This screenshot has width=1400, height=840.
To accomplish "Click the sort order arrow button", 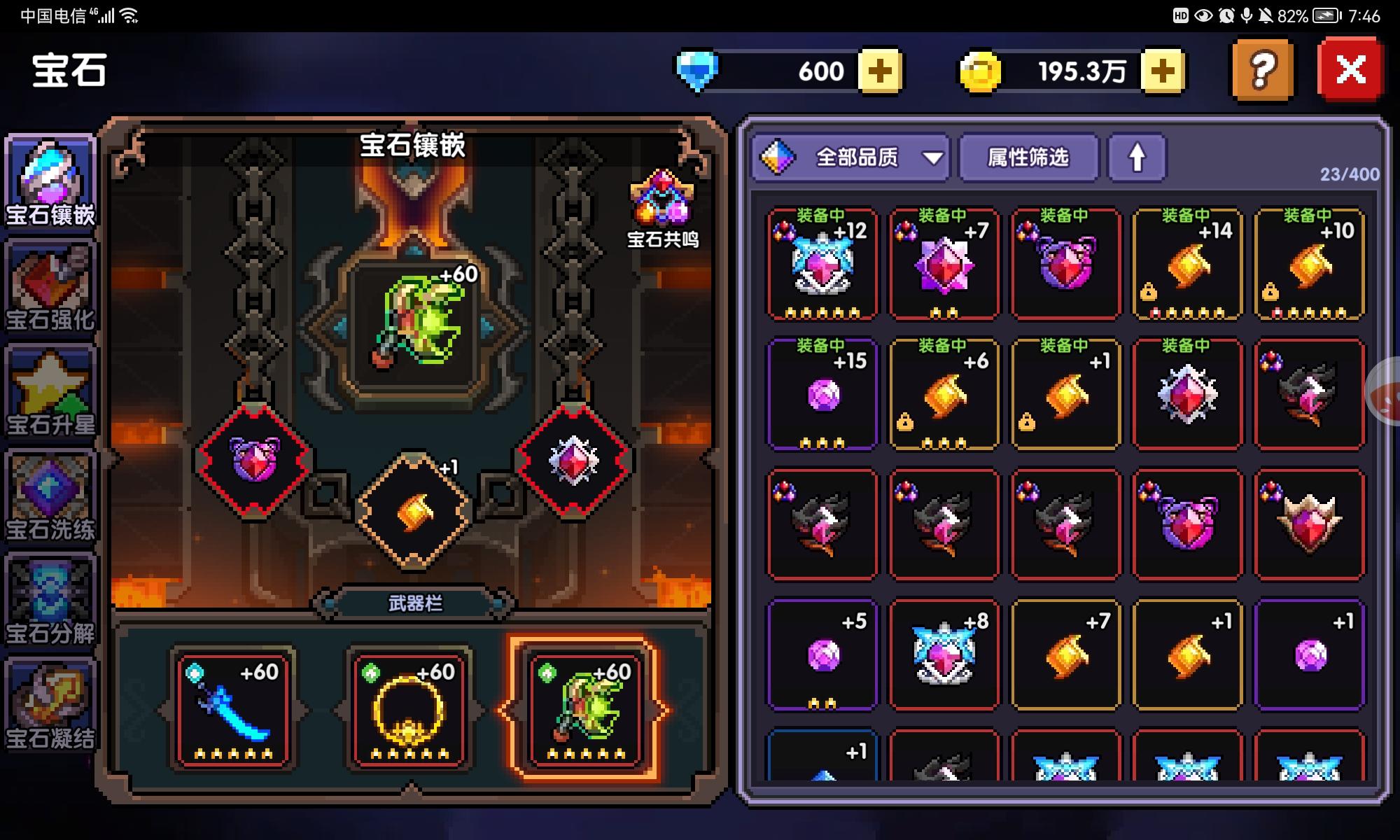I will [1135, 158].
